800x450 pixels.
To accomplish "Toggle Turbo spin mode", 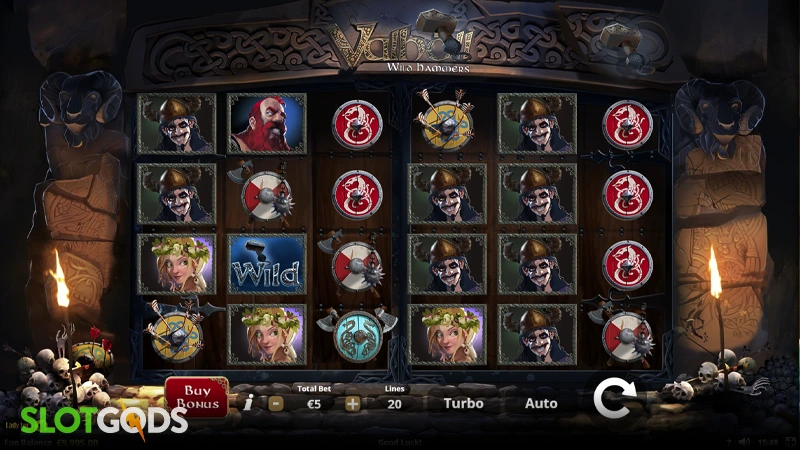I will coord(463,404).
